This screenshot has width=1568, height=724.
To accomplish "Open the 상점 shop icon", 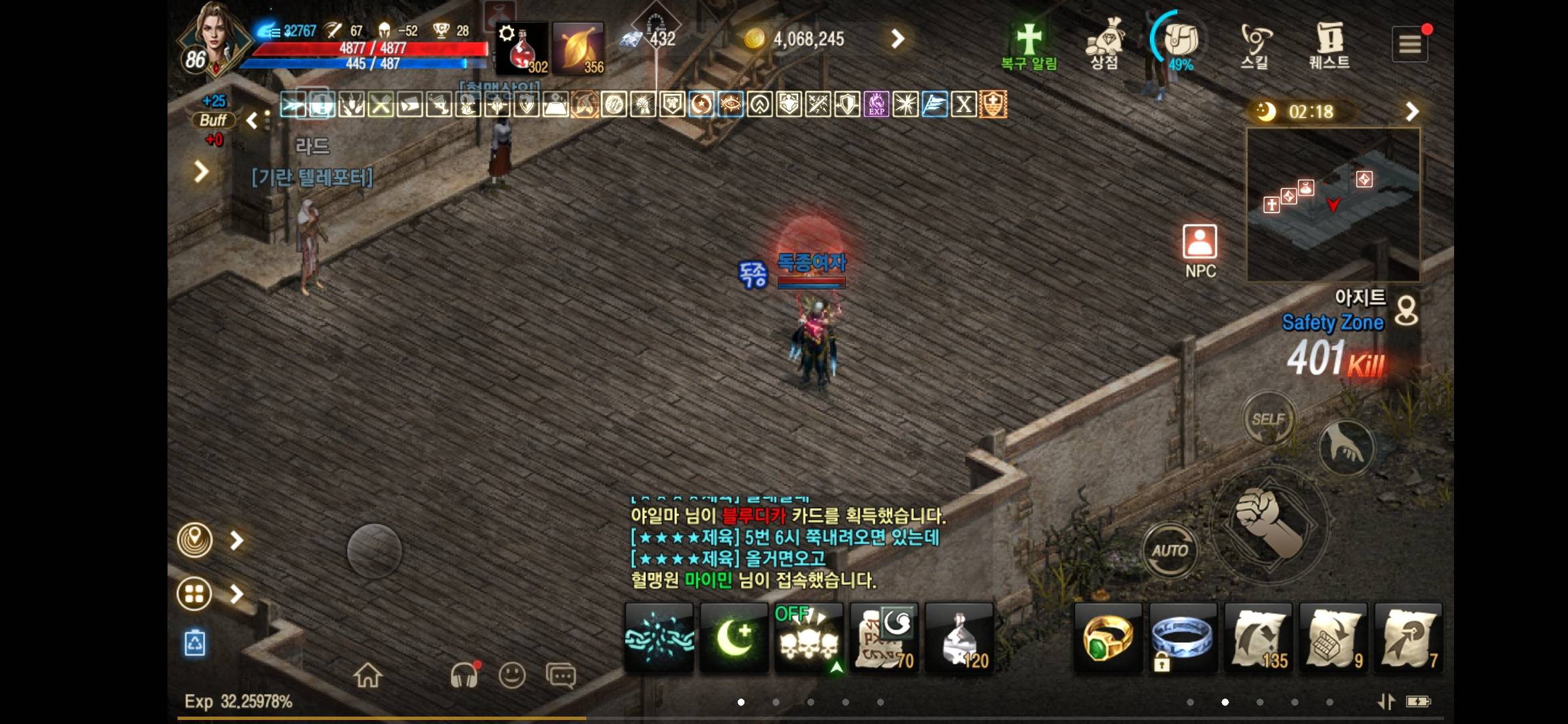I will (x=1104, y=40).
